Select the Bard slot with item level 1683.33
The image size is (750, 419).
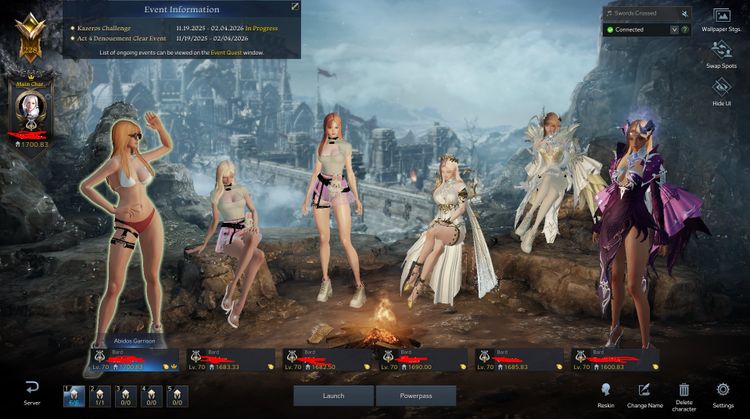tap(230, 360)
